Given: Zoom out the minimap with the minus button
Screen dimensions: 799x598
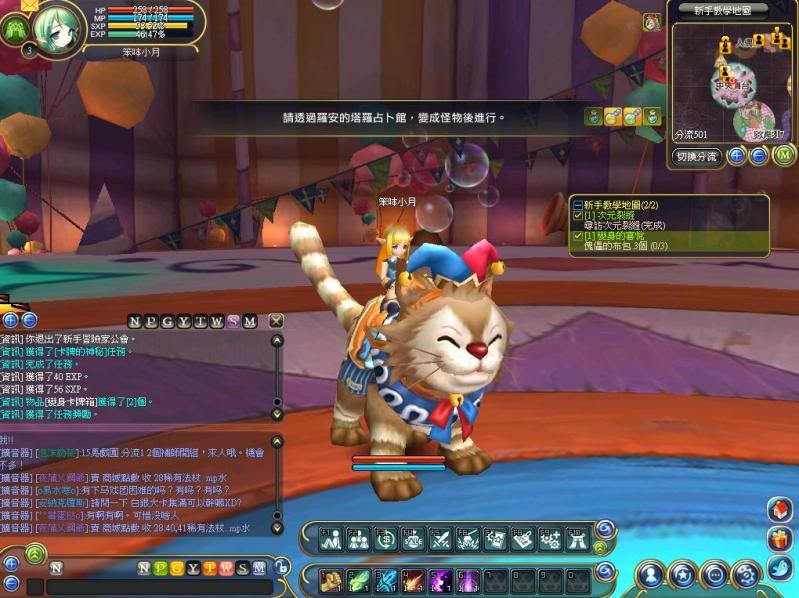Looking at the screenshot, I should click(x=758, y=155).
